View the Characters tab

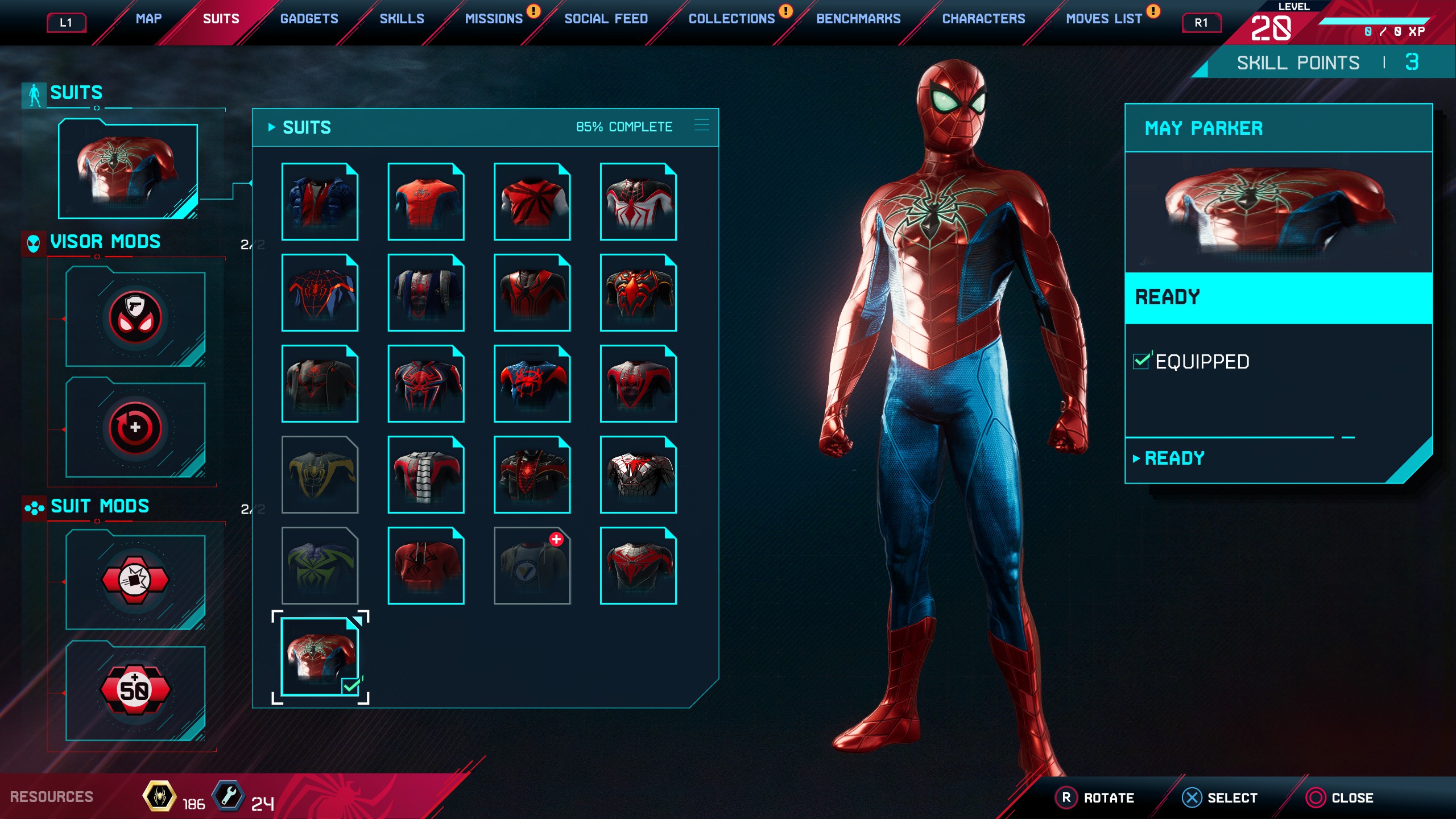[x=983, y=19]
